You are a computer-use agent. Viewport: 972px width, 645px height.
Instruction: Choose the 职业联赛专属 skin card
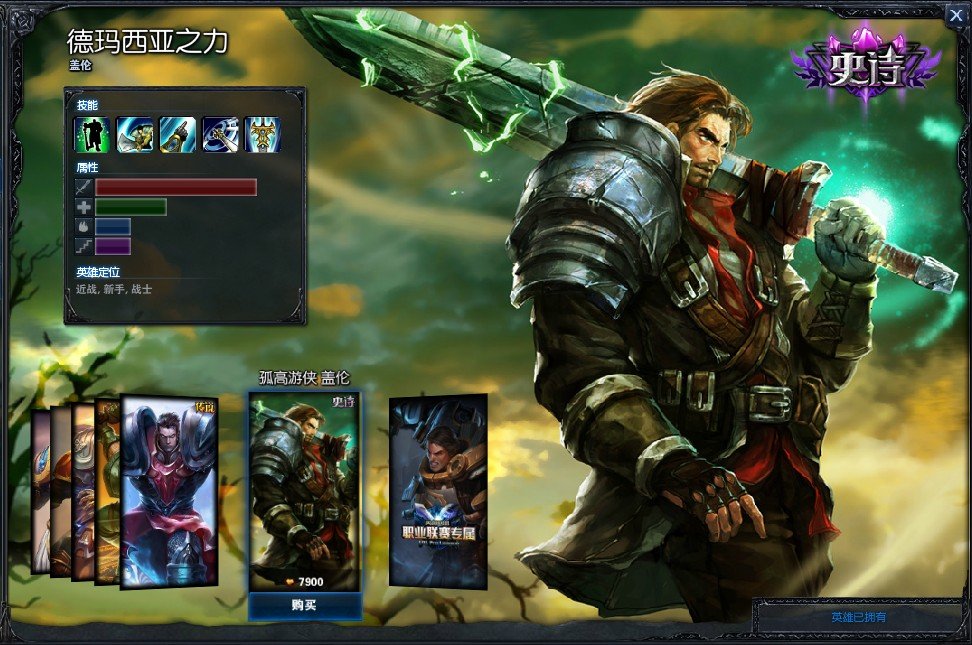(437, 490)
